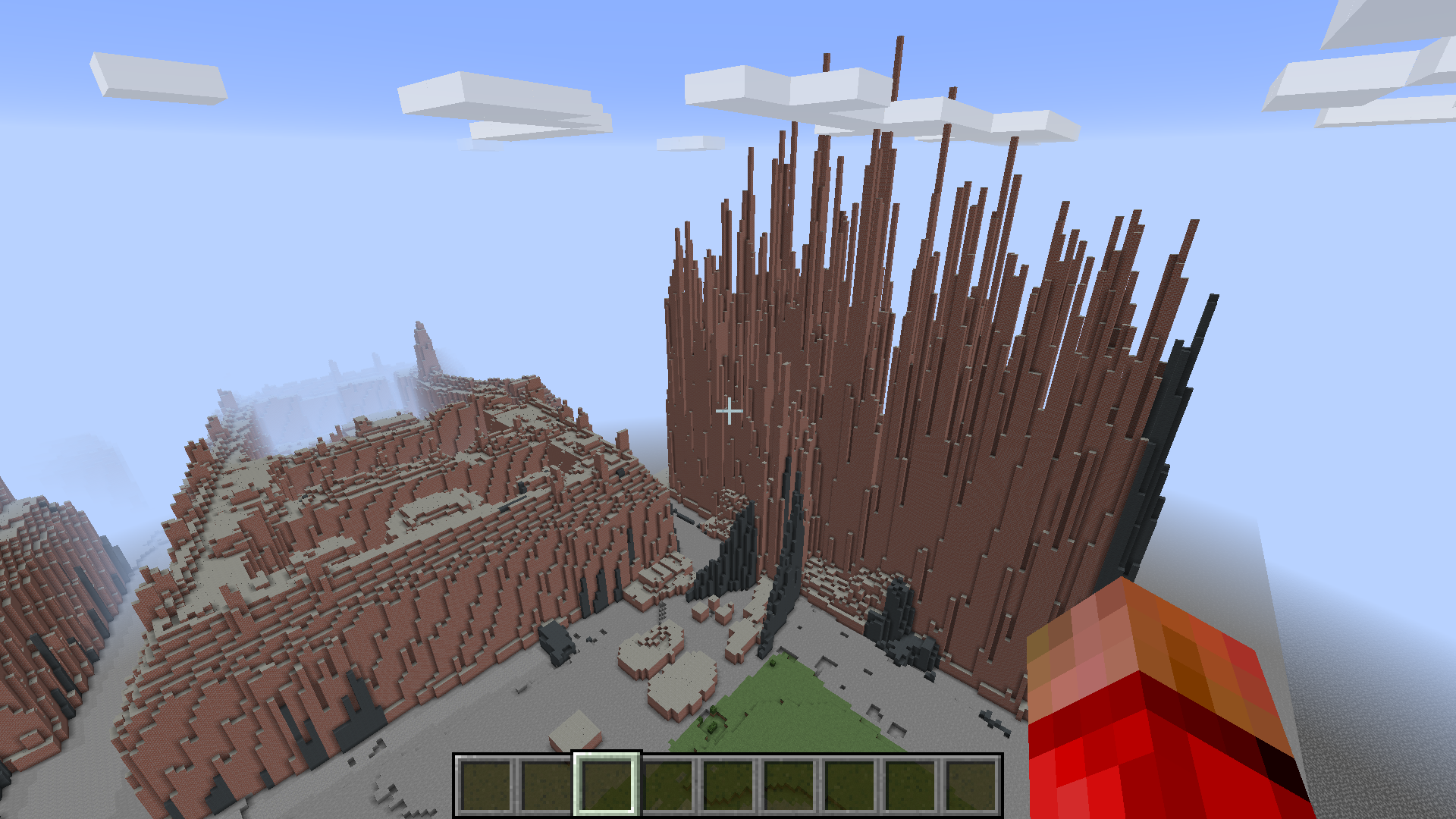This screenshot has height=819, width=1456.
Task: Select the last hotbar slot
Action: pyautogui.click(x=971, y=785)
